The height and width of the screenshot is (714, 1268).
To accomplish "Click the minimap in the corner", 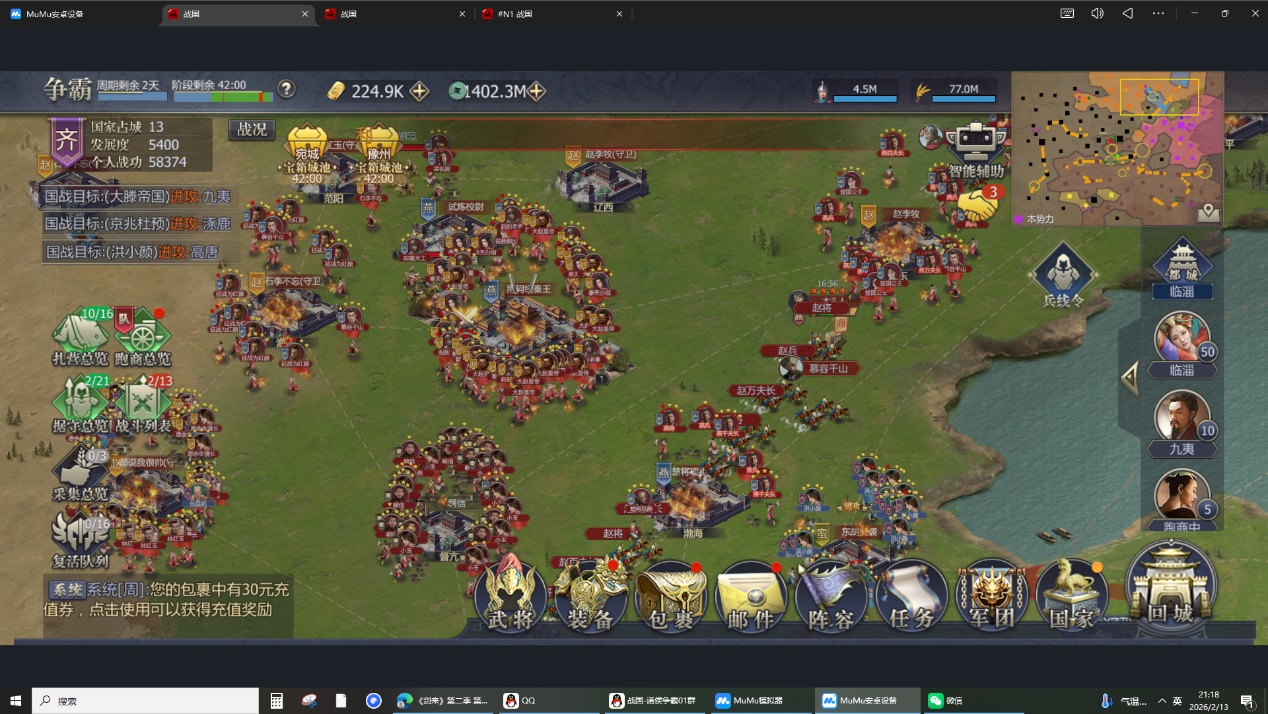I will (1116, 148).
